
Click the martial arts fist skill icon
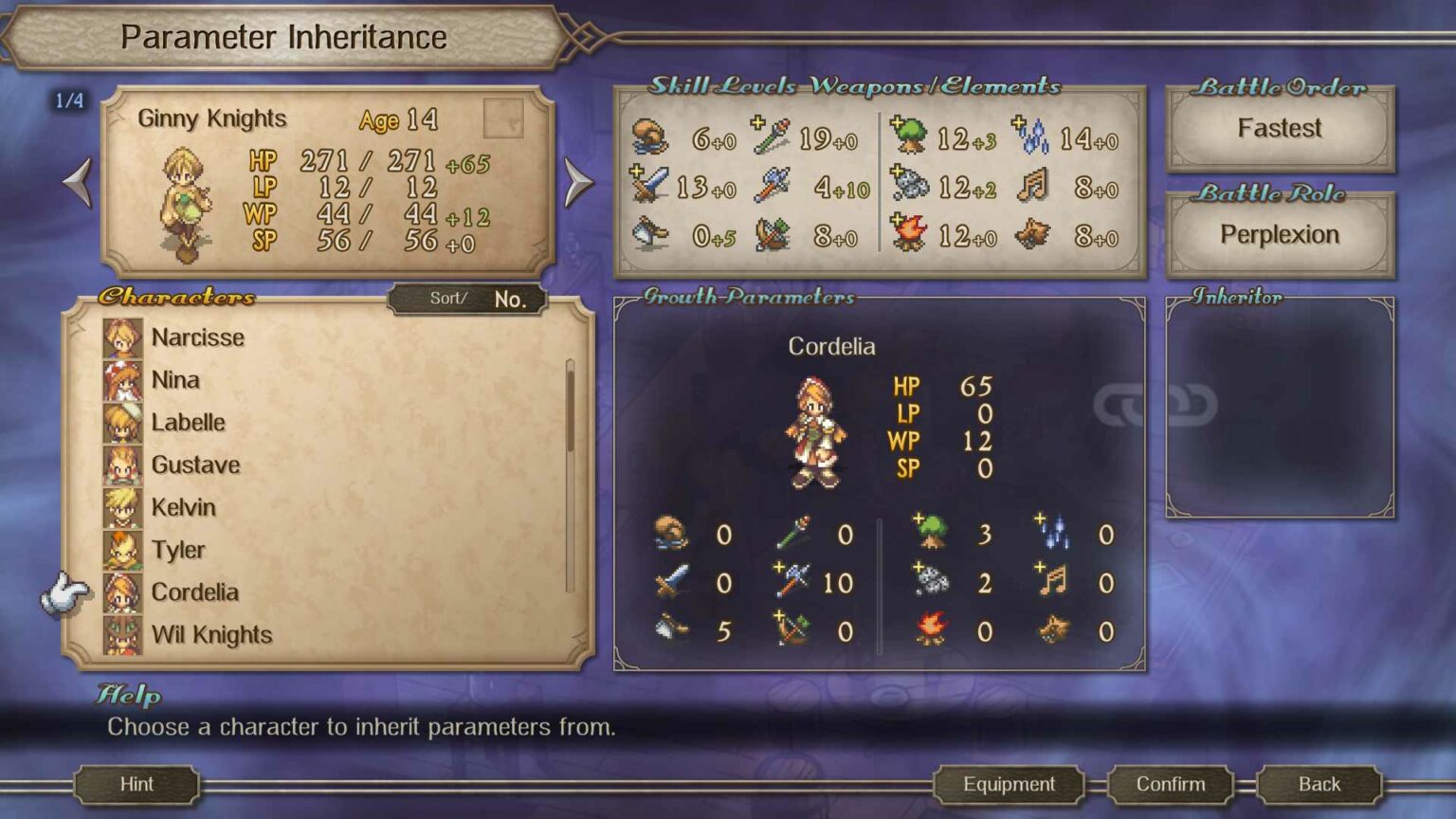pos(652,138)
